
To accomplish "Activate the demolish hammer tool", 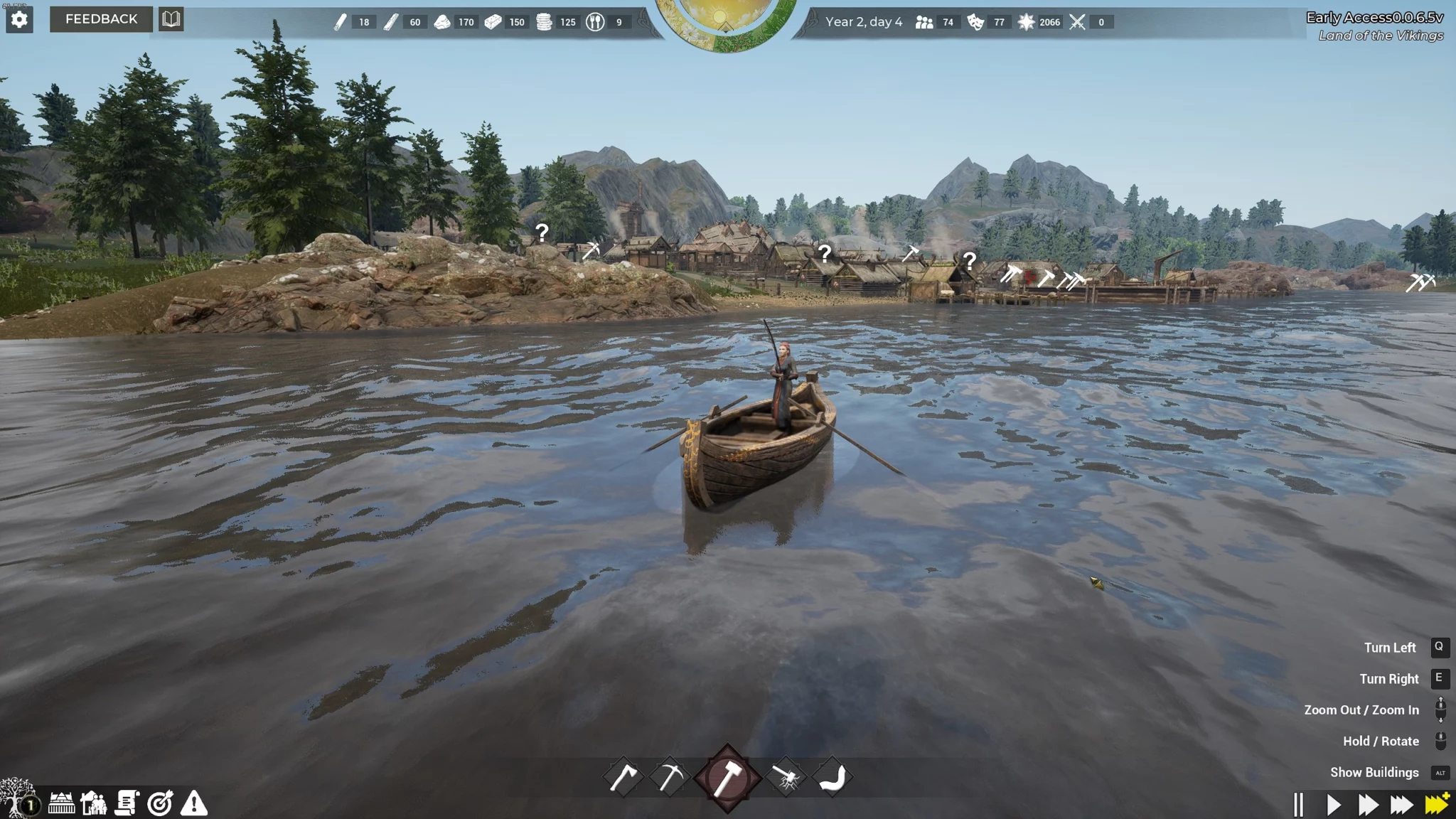I will (x=786, y=778).
